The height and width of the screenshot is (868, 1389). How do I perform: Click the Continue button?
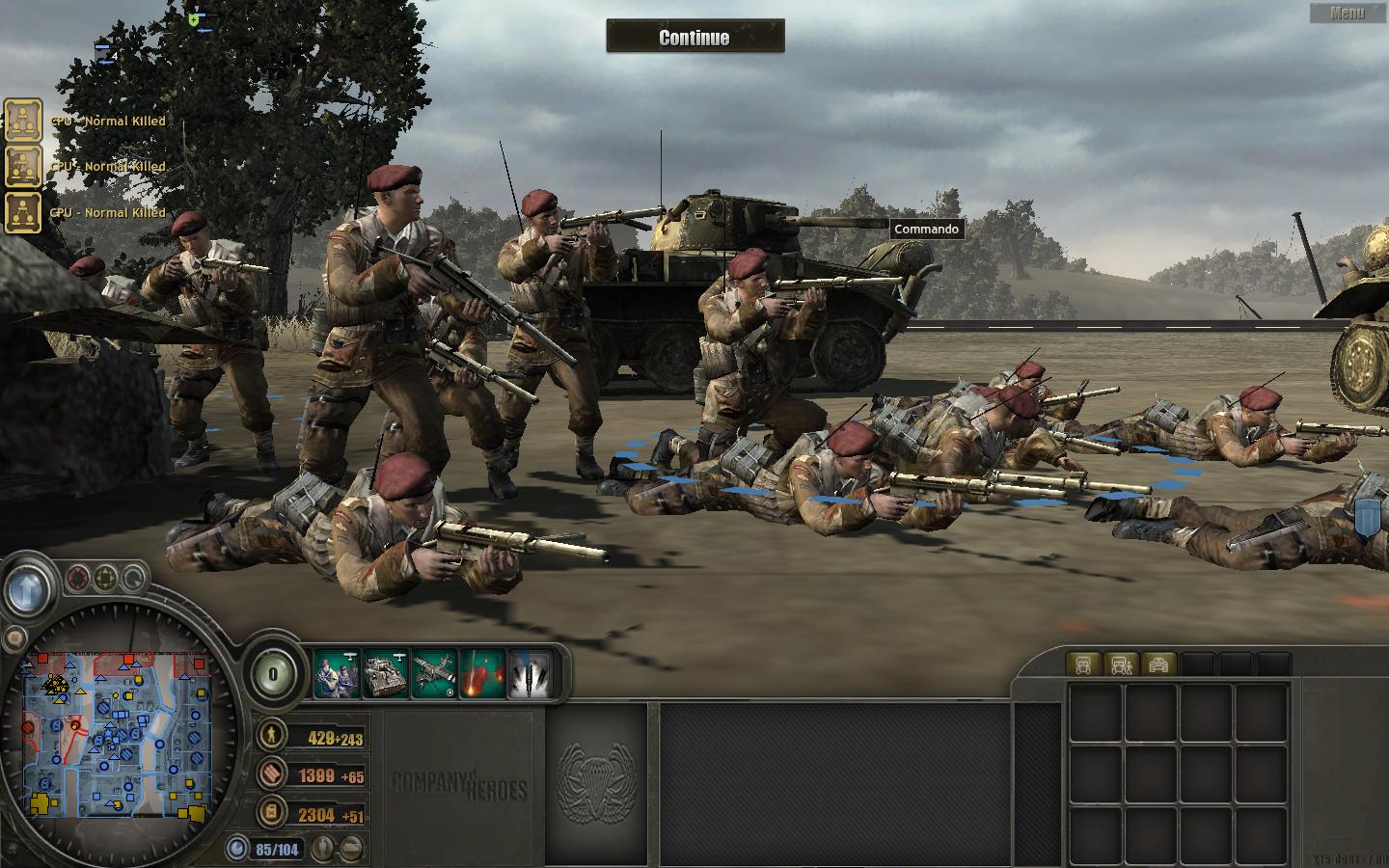tap(694, 38)
